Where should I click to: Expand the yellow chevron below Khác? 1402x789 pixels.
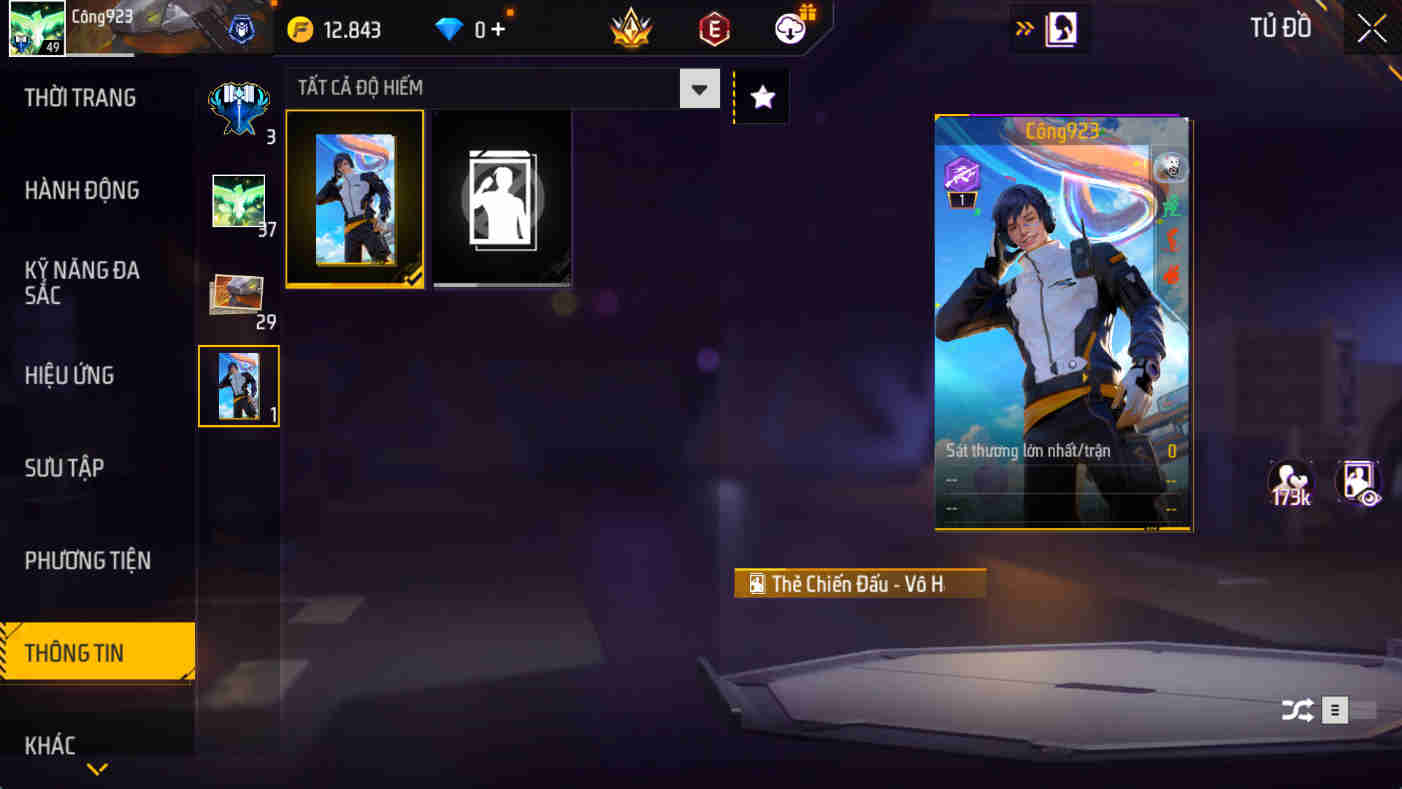click(x=96, y=770)
